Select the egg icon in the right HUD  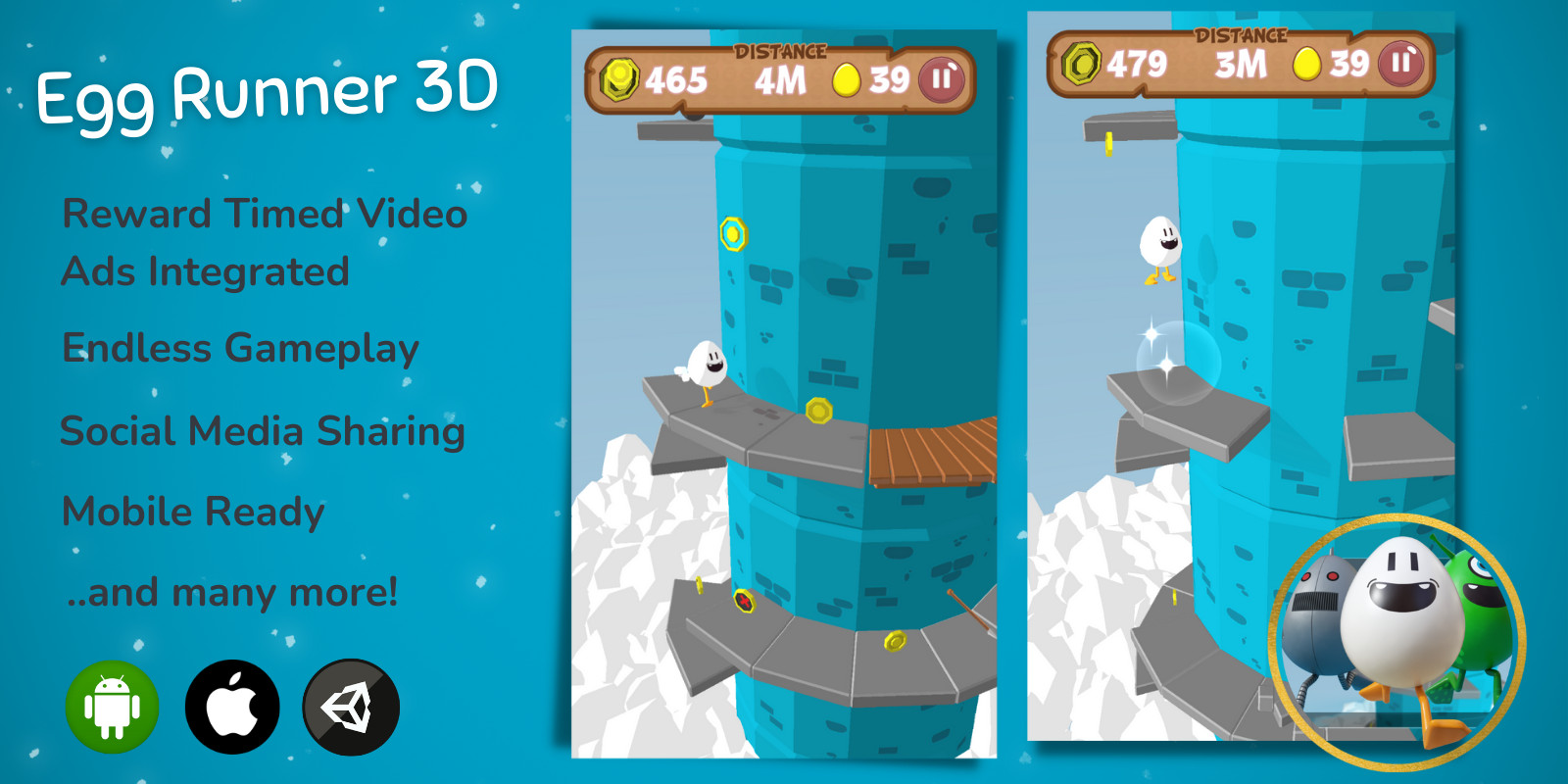(1306, 64)
